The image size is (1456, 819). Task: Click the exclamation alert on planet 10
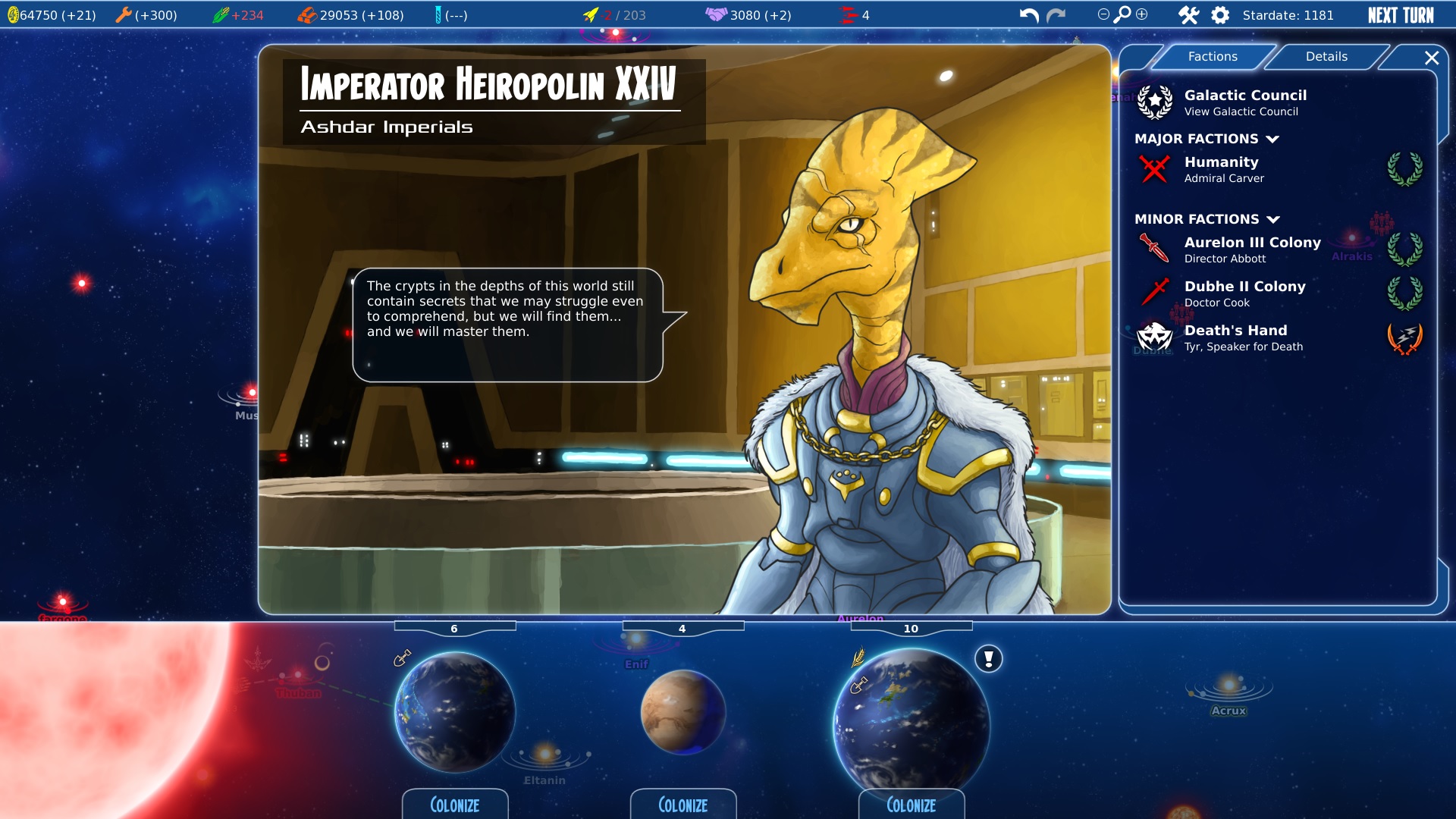[988, 658]
